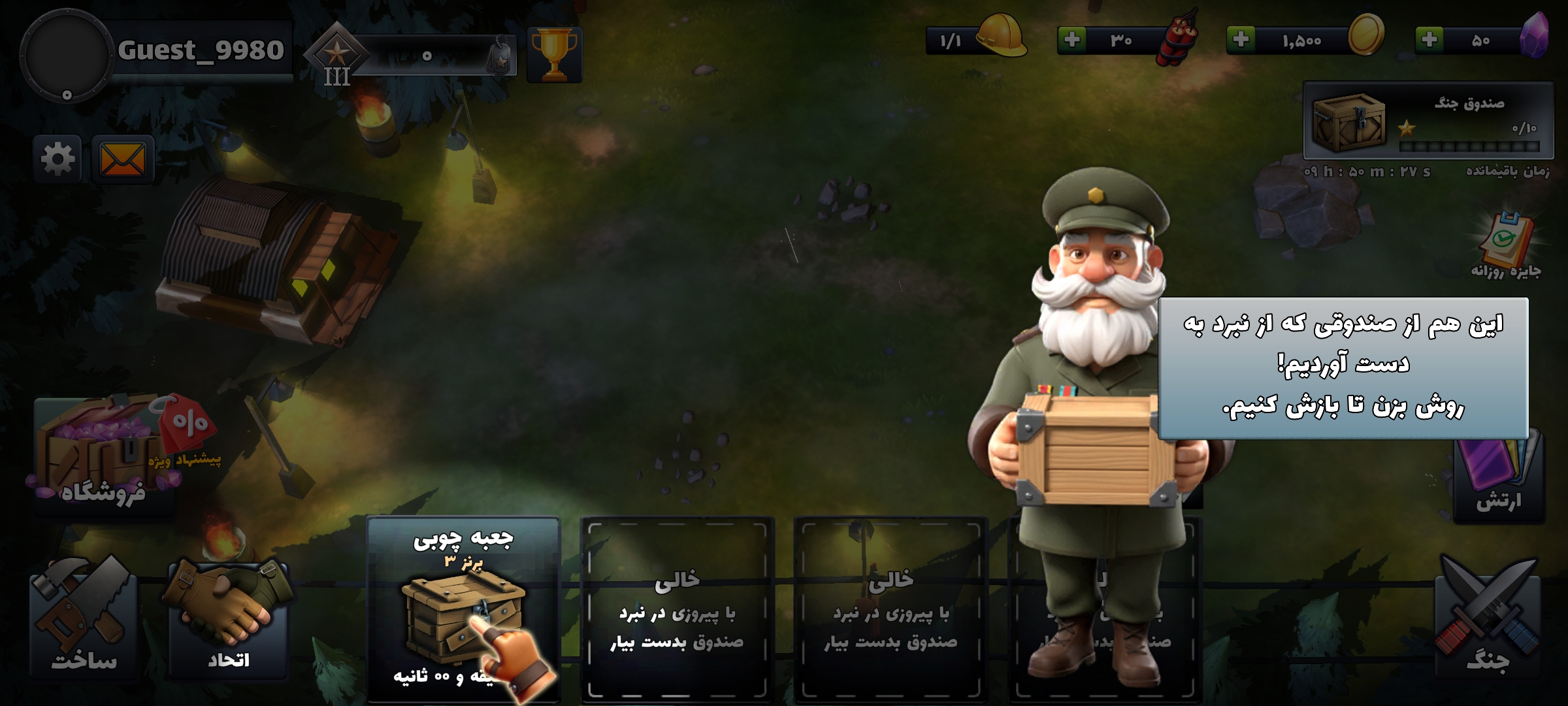Tap the general's tutorial speech bubble
Image resolution: width=1568 pixels, height=706 pixels.
(1343, 367)
